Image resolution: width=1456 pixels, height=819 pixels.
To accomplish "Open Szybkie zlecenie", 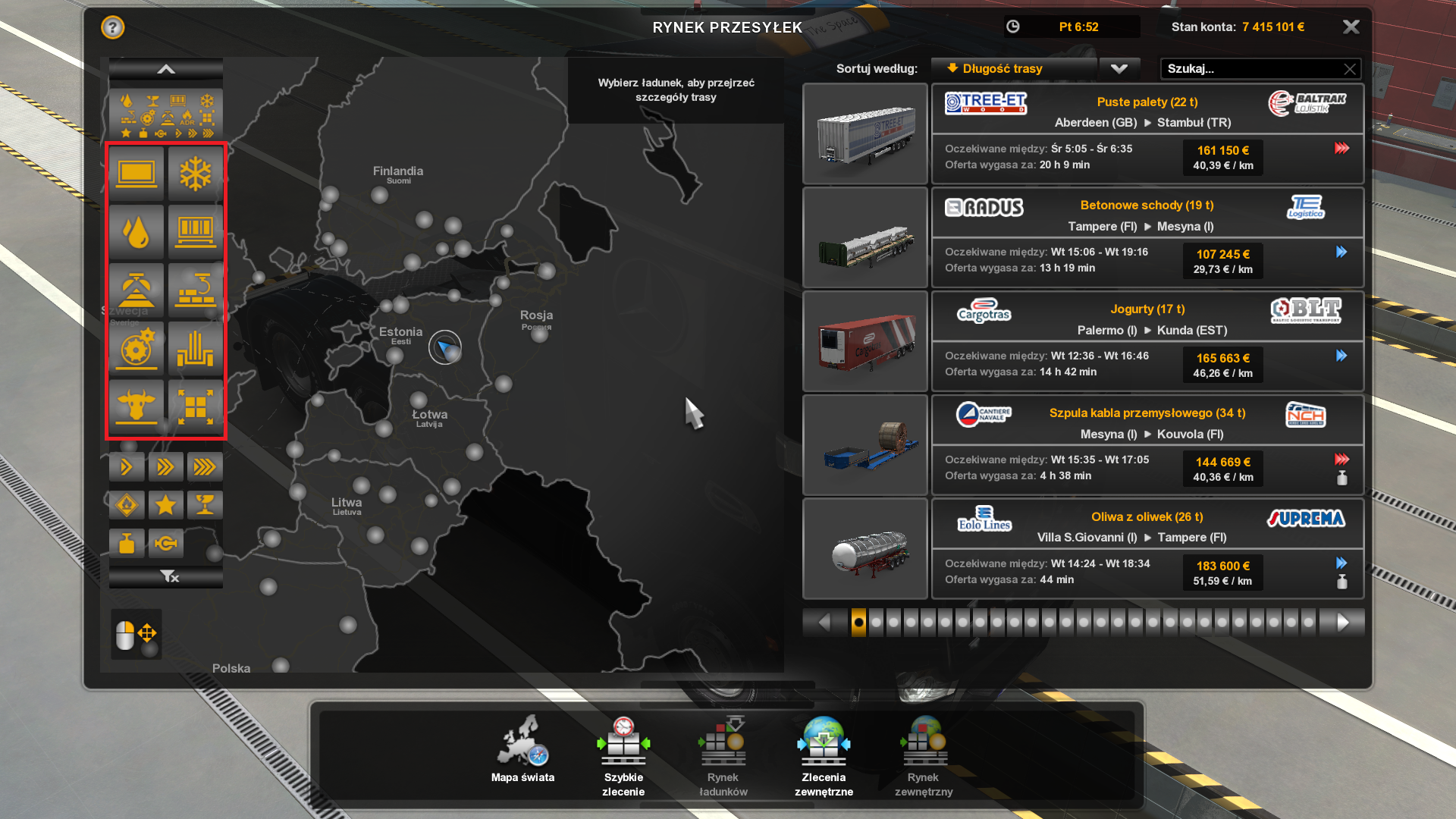I will coord(623,755).
